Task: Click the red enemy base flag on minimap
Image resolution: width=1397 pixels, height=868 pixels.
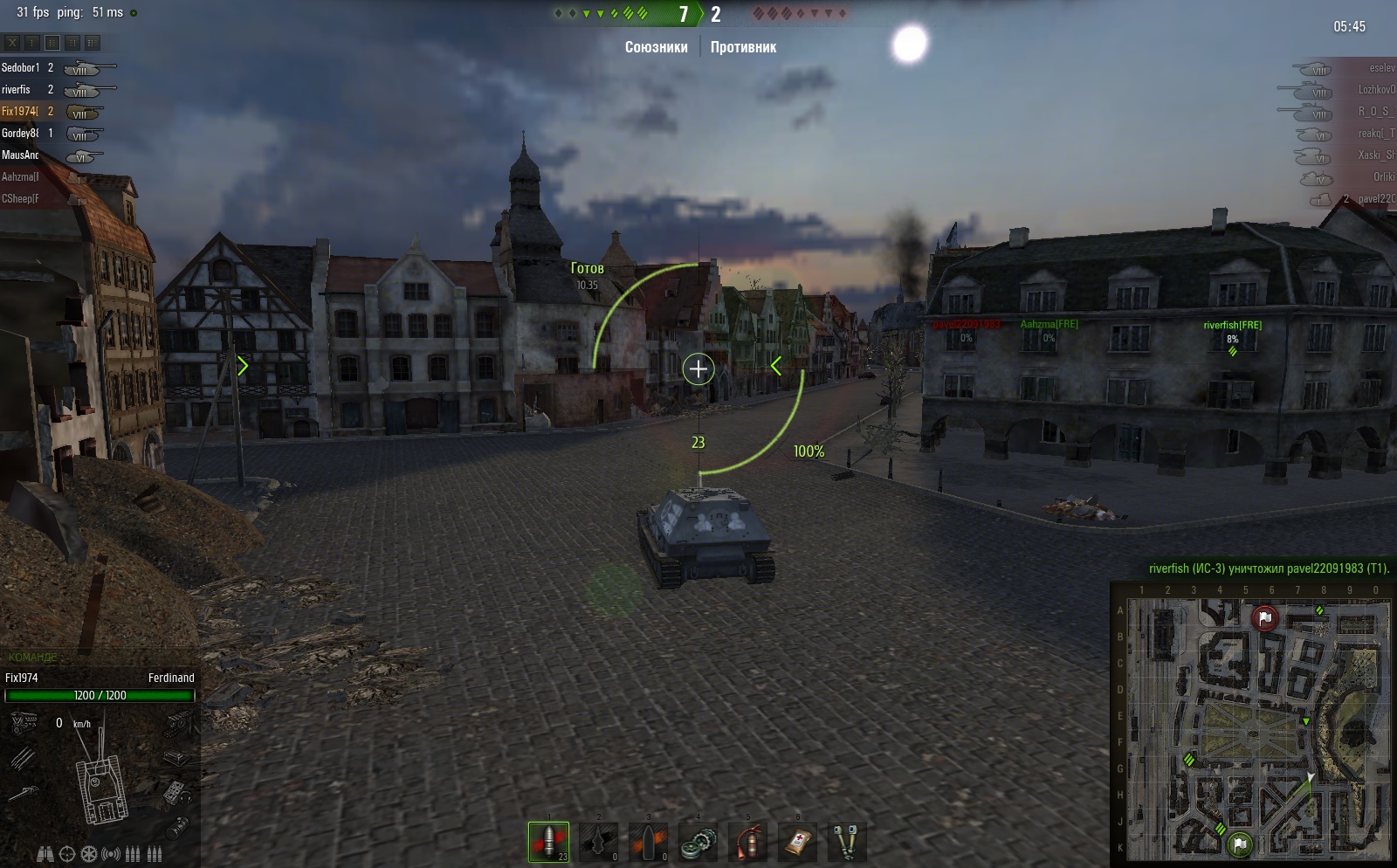Action: [x=1264, y=618]
